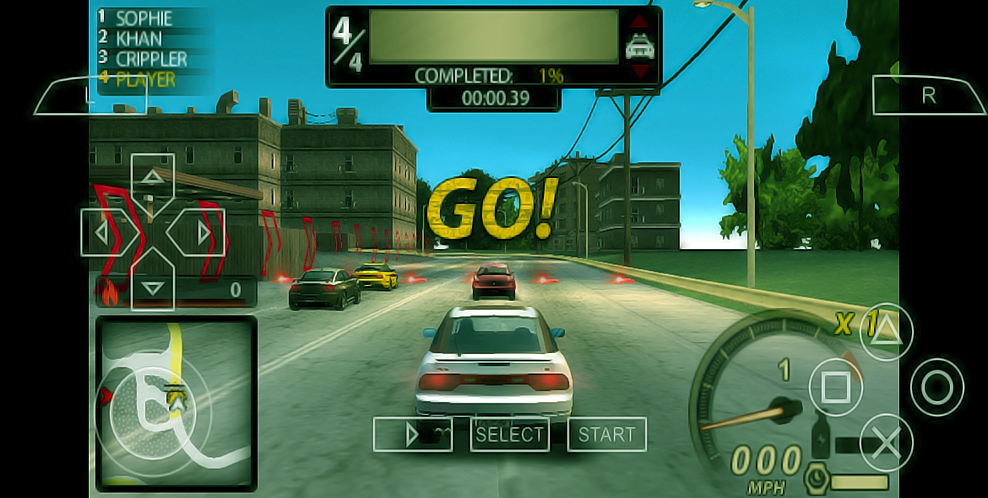988x498 pixels.
Task: Tap the triangle action button
Action: coord(886,329)
